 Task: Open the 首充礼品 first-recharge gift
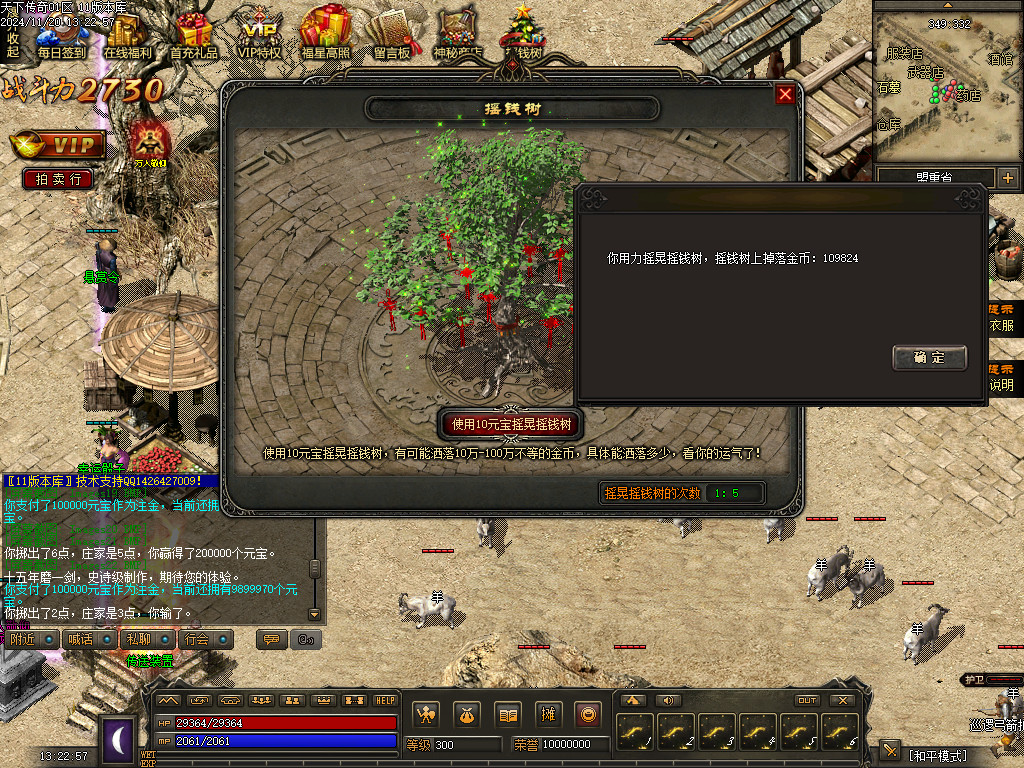coord(194,36)
